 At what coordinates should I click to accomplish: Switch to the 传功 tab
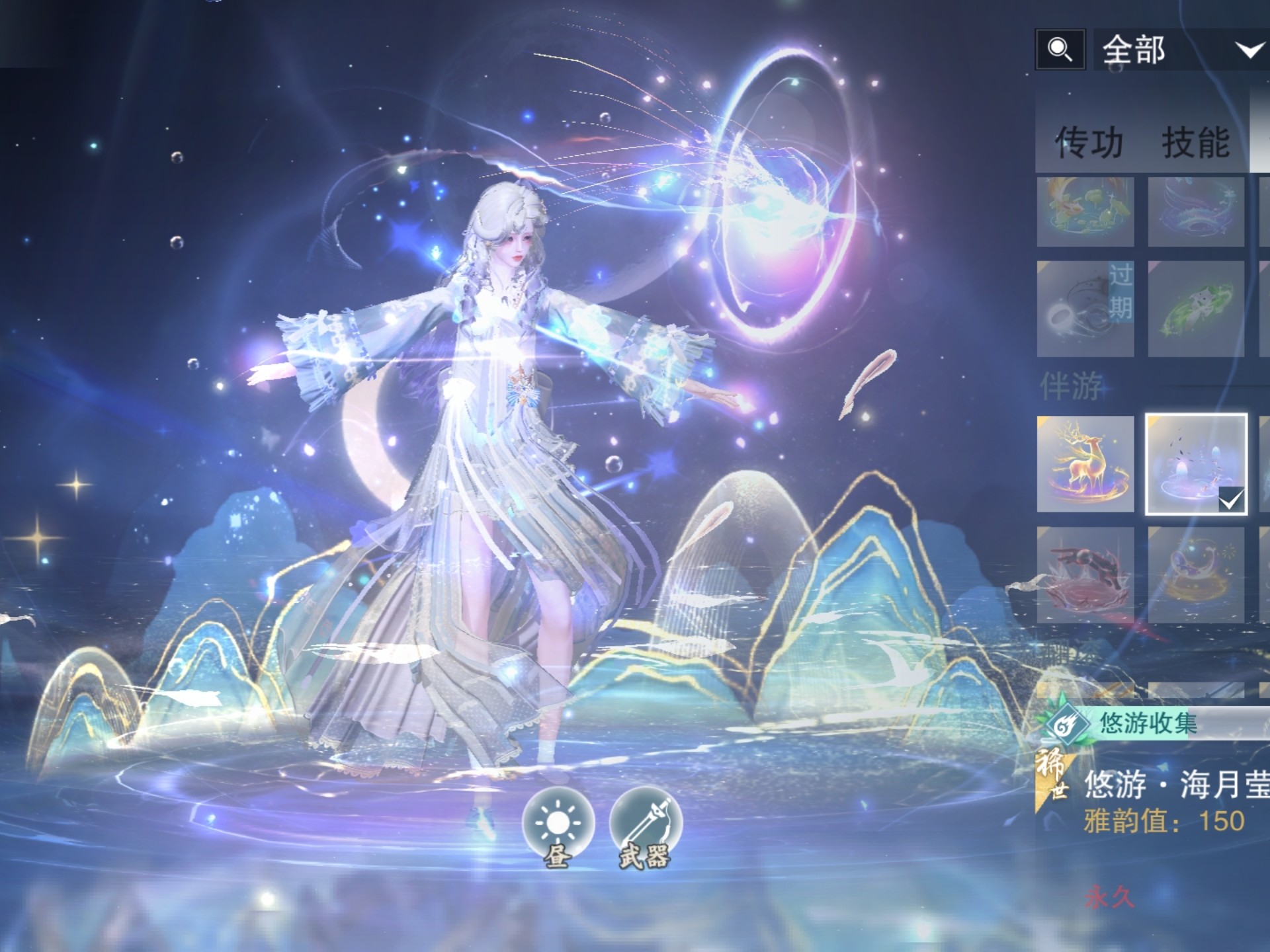1089,142
